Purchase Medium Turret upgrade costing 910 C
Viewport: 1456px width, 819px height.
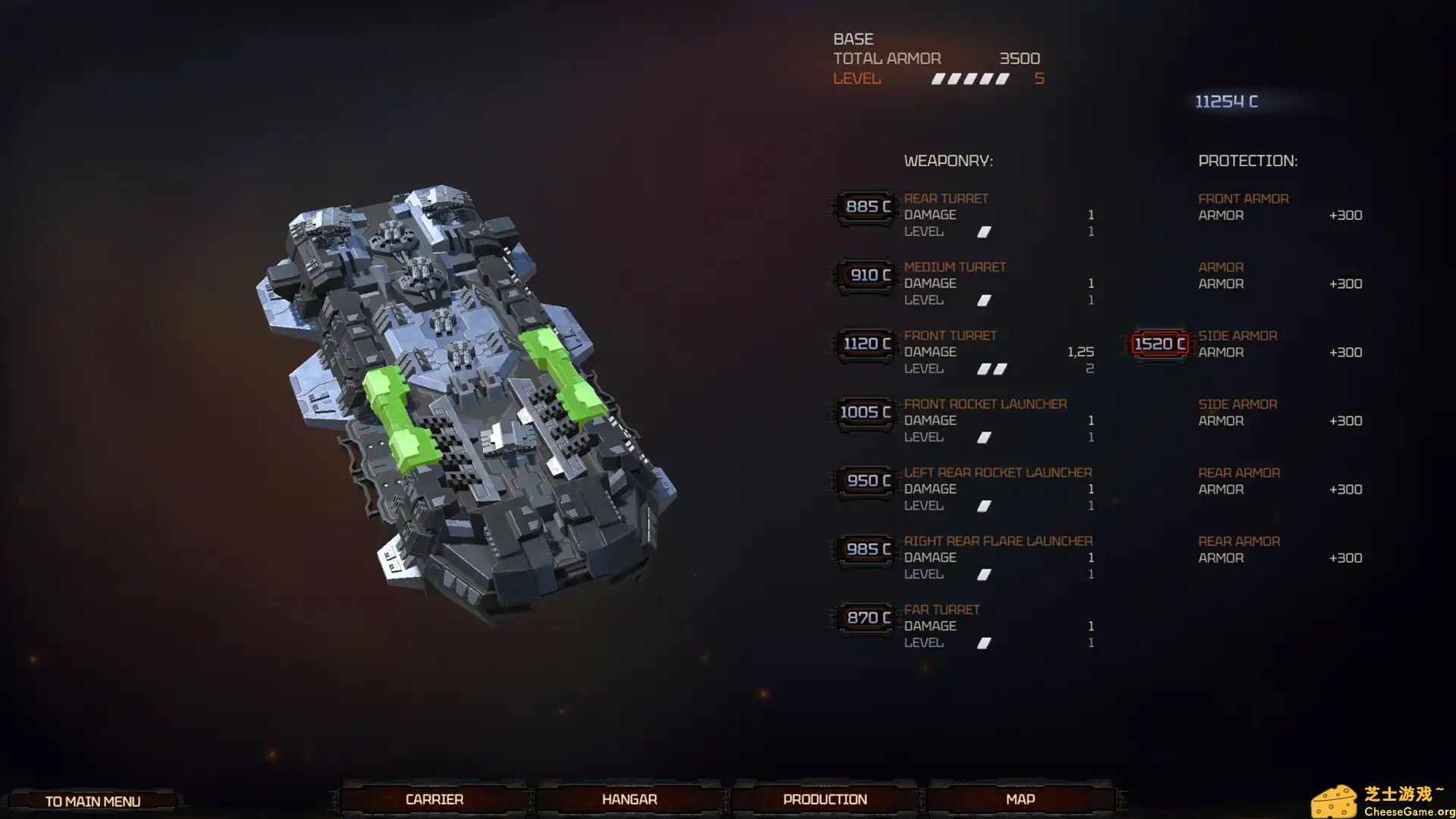coord(866,275)
